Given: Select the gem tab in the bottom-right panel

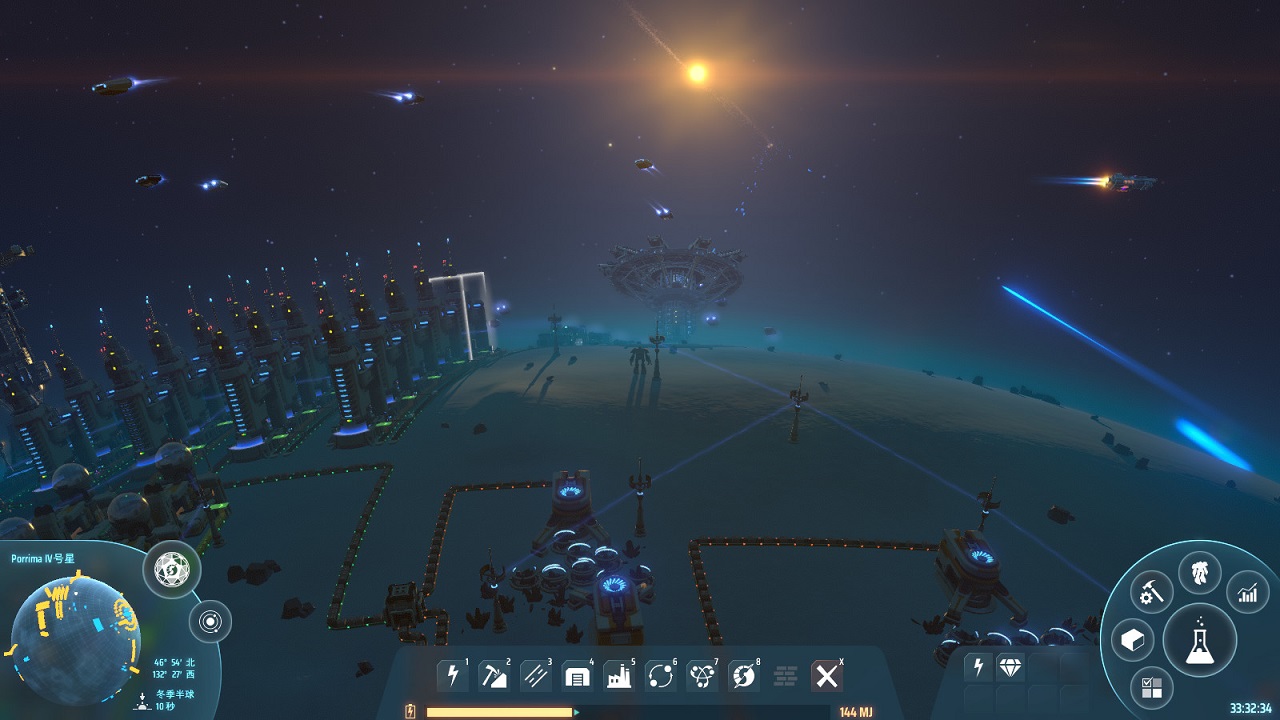Looking at the screenshot, I should 1010,666.
